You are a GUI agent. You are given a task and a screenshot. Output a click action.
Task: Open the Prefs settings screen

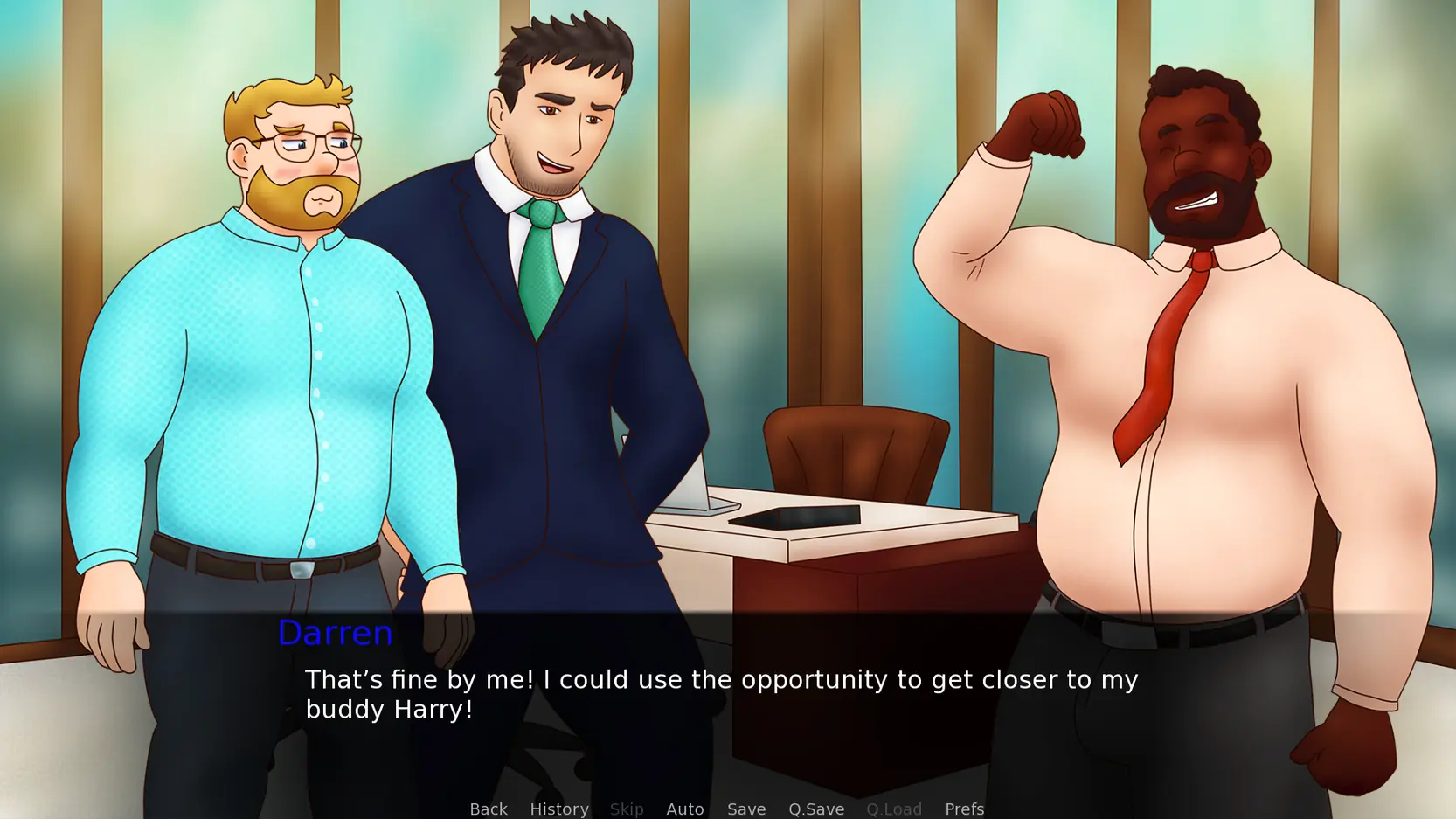click(964, 809)
